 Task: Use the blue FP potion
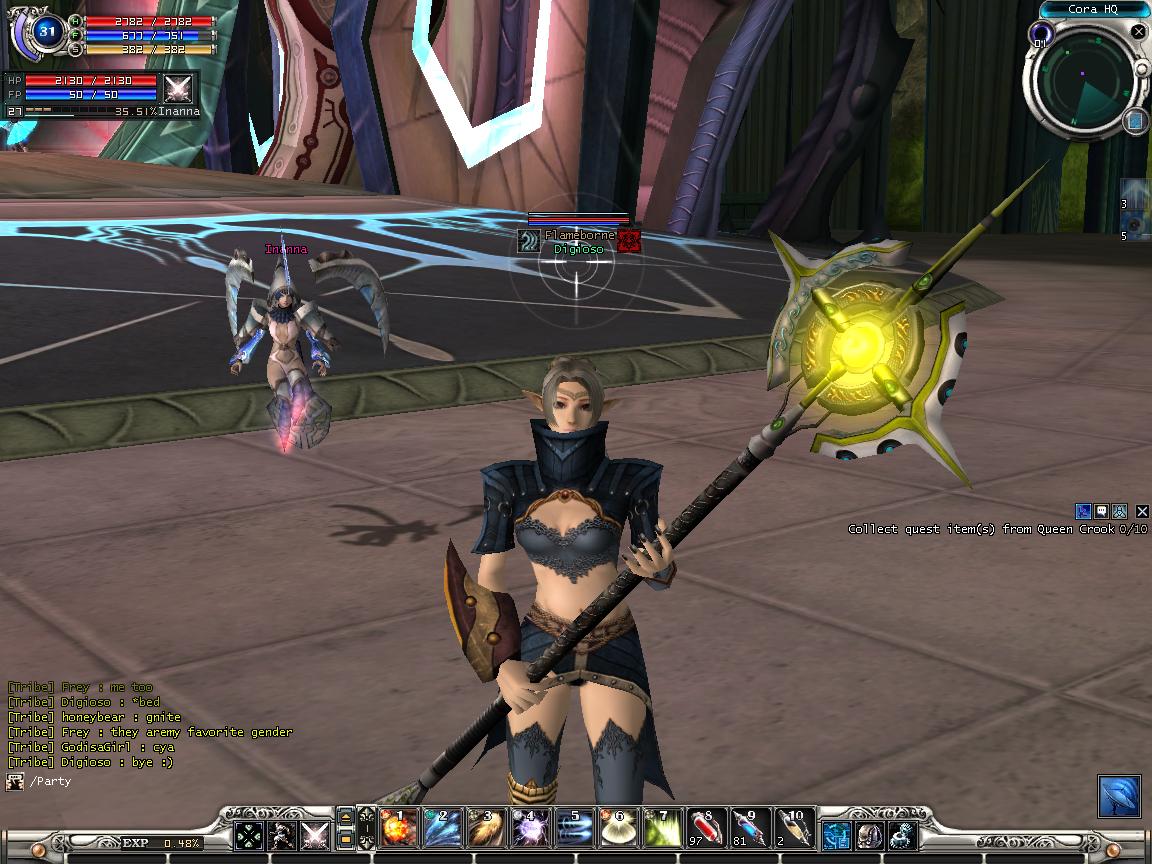point(751,830)
